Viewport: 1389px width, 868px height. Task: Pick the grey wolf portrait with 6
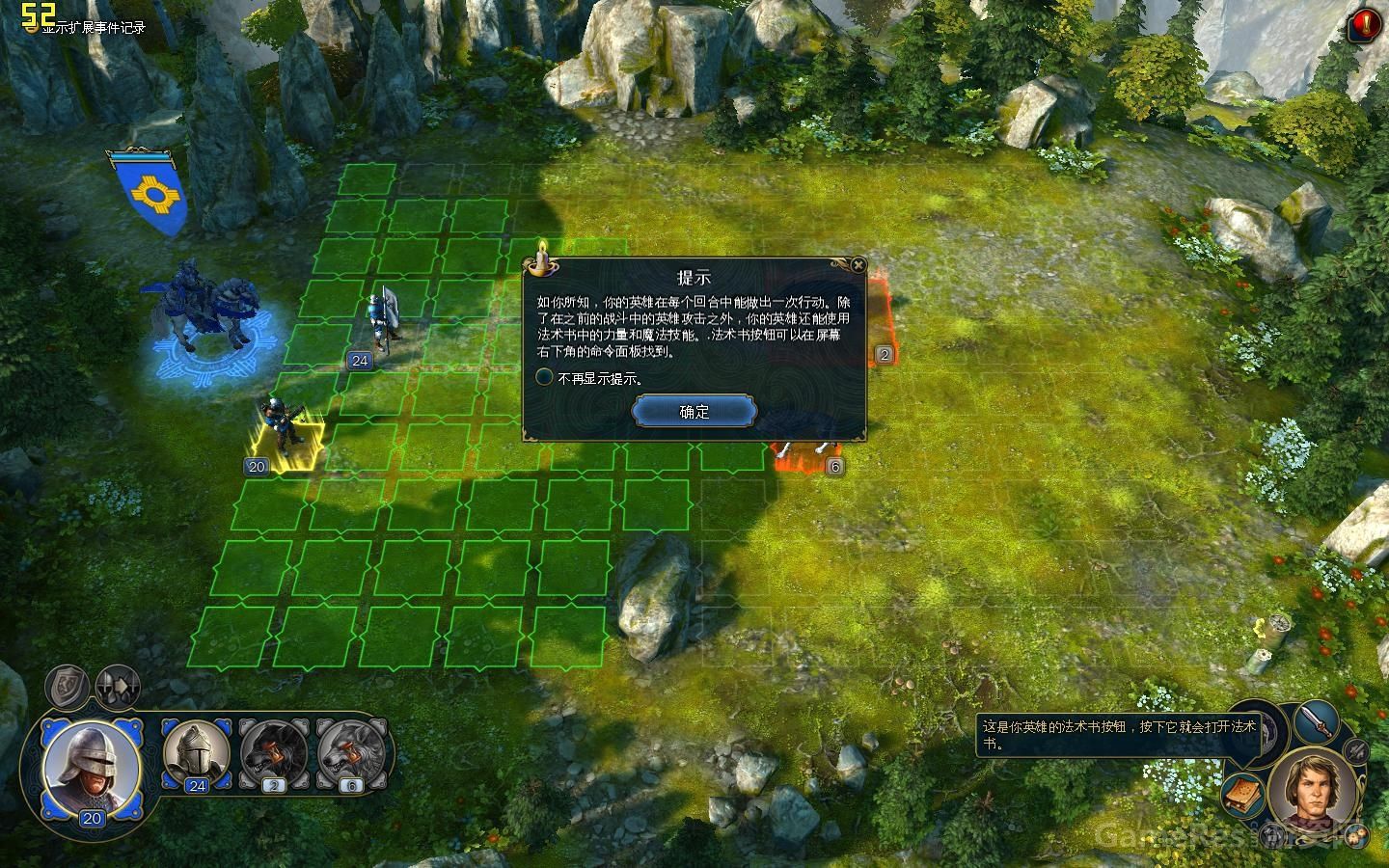tap(351, 752)
